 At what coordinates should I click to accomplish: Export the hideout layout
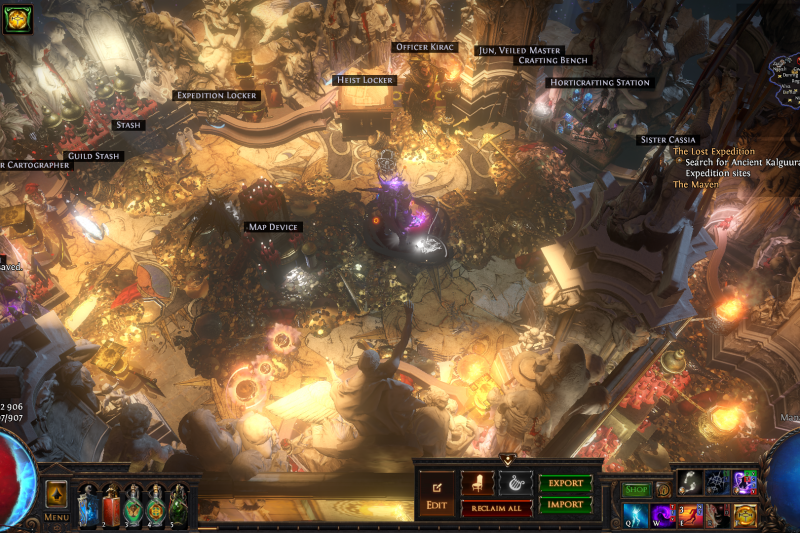click(x=565, y=483)
